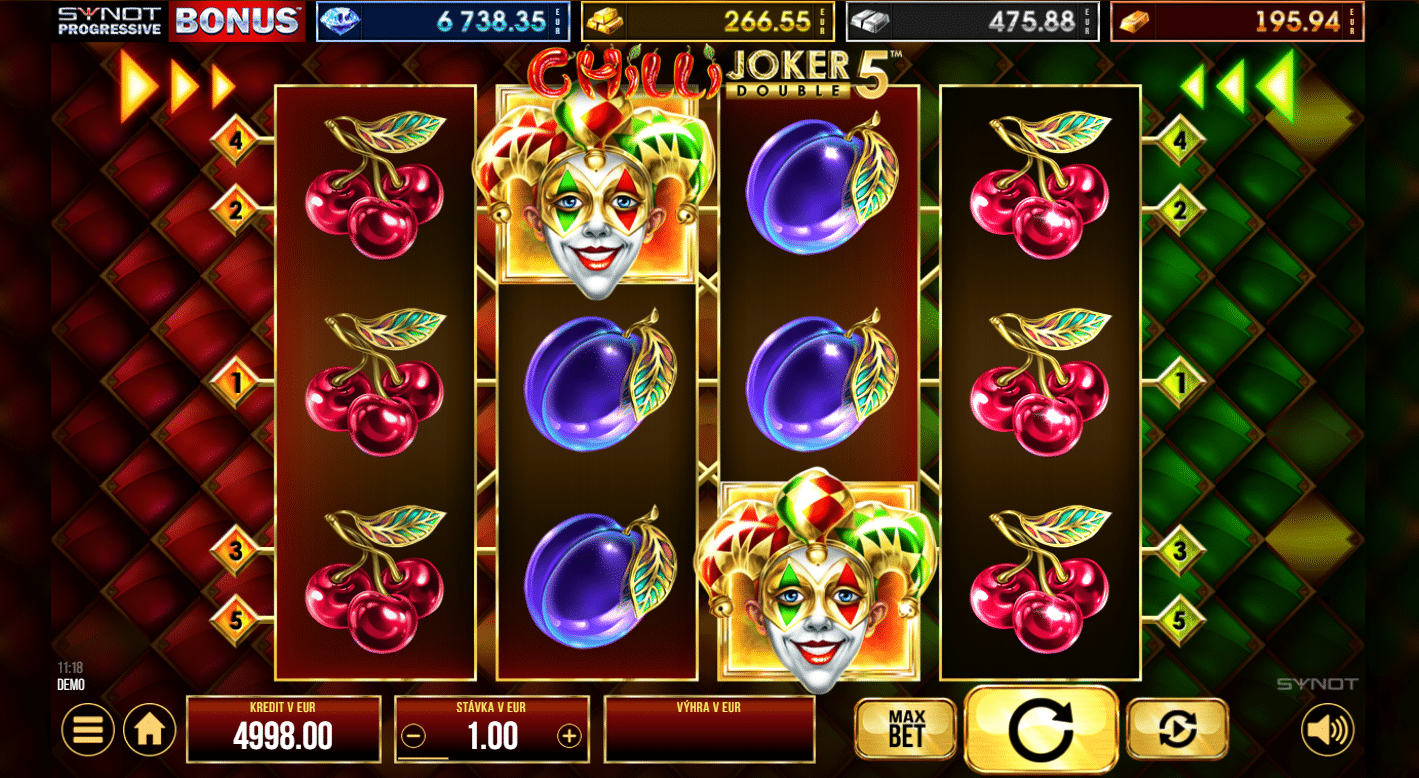Increase the stake with the plus control
The image size is (1419, 778).
[567, 737]
